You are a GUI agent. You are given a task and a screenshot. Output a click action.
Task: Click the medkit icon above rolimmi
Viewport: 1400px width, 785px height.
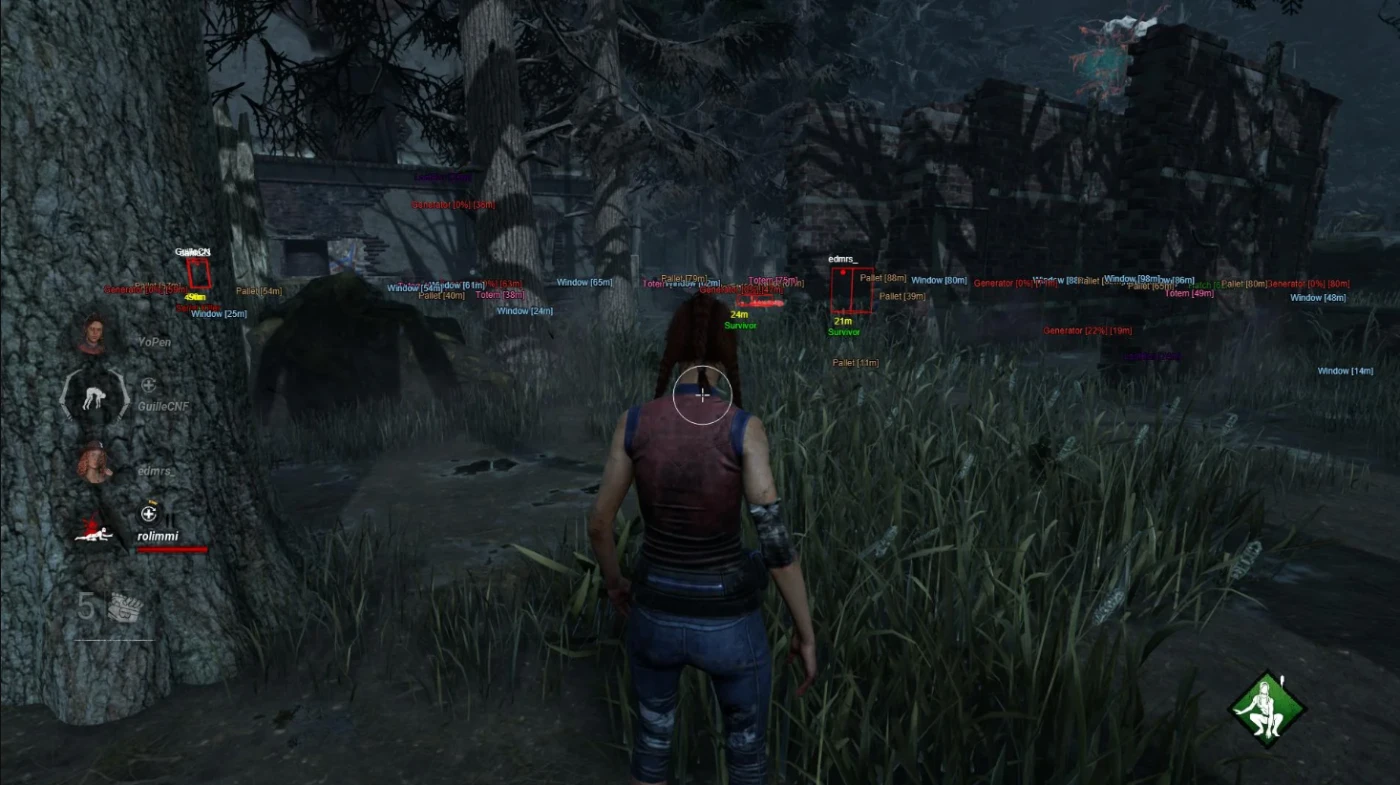coord(149,514)
